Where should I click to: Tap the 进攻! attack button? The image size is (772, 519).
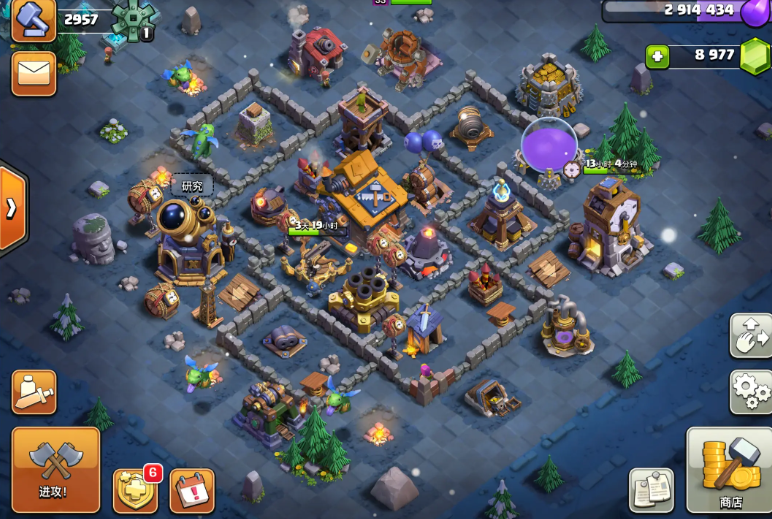click(55, 469)
